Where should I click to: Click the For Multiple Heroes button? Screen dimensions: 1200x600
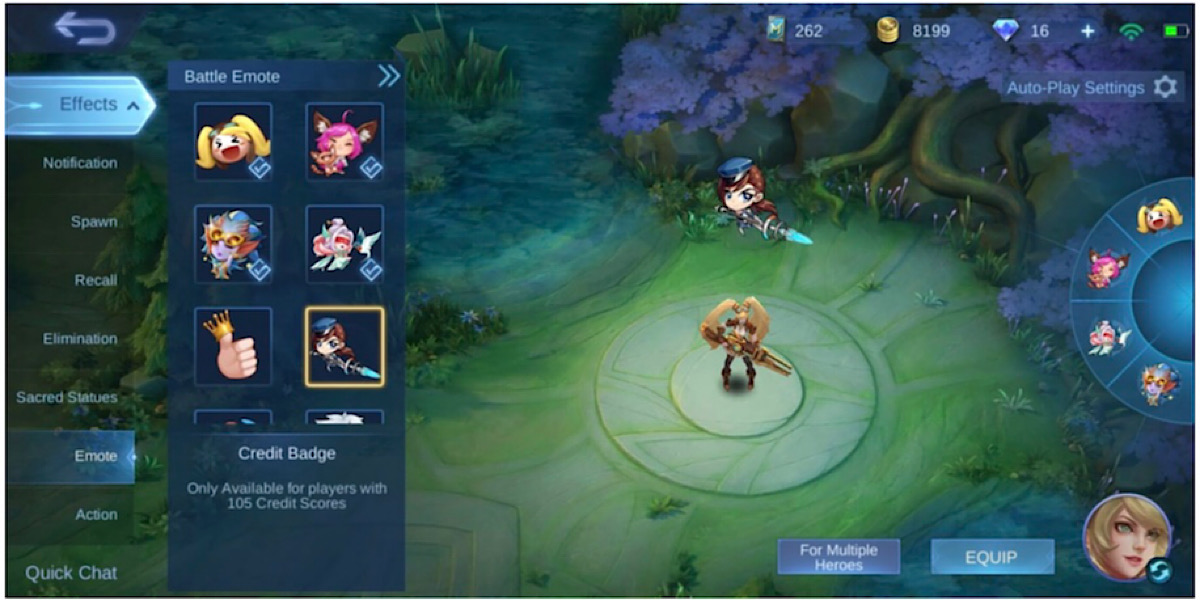pos(838,557)
